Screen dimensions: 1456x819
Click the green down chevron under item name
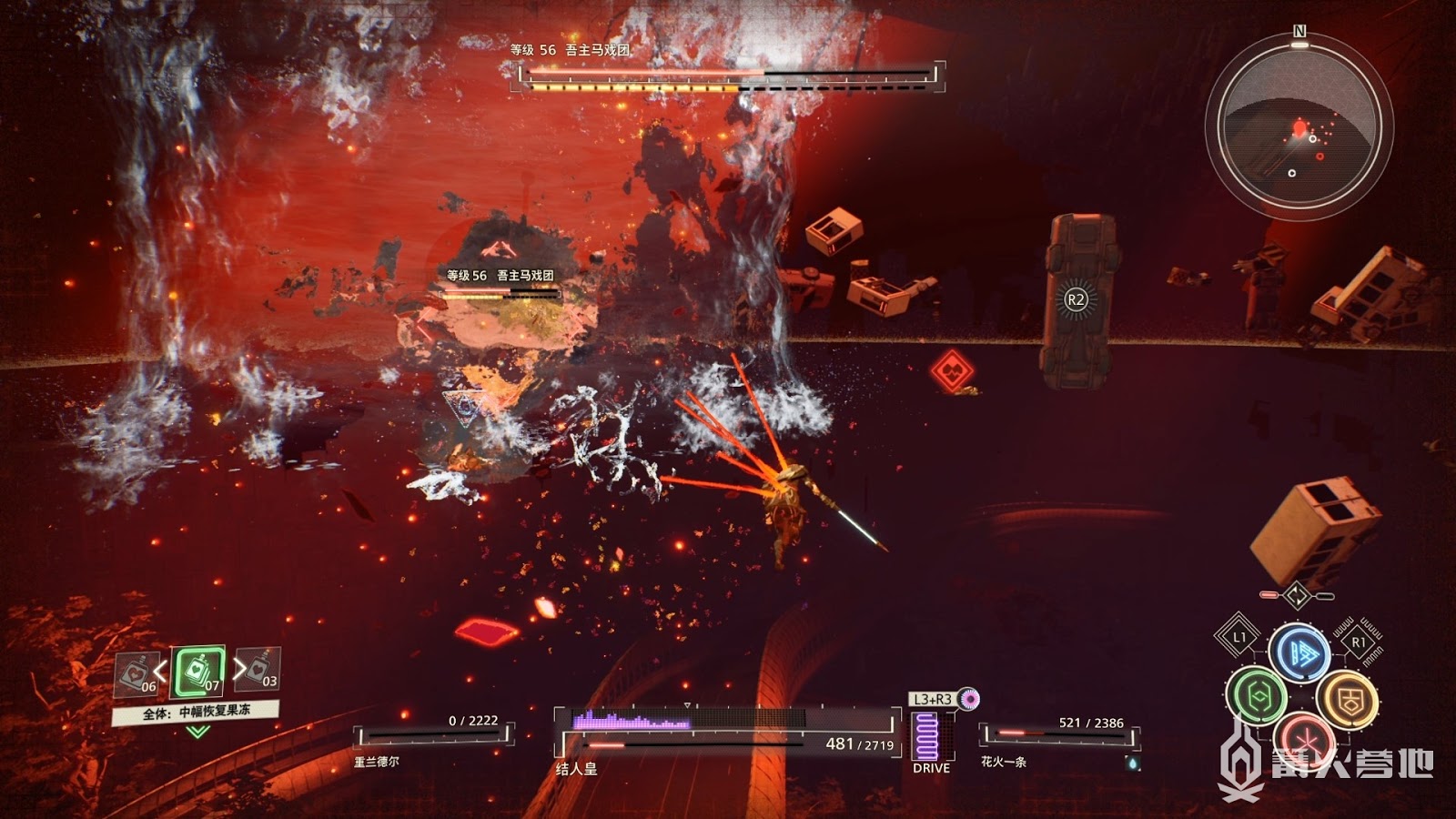[197, 731]
